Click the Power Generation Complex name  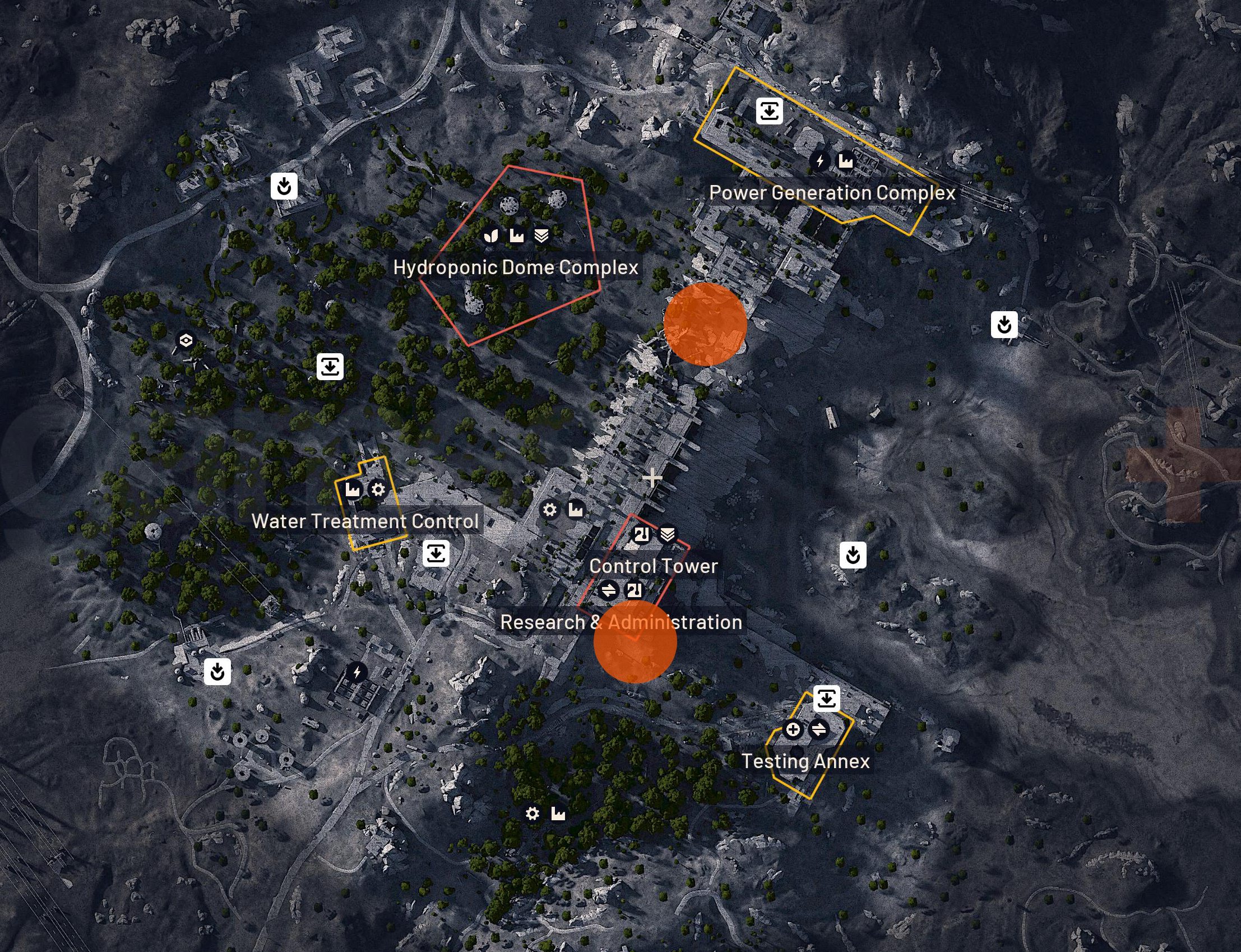pyautogui.click(x=832, y=193)
